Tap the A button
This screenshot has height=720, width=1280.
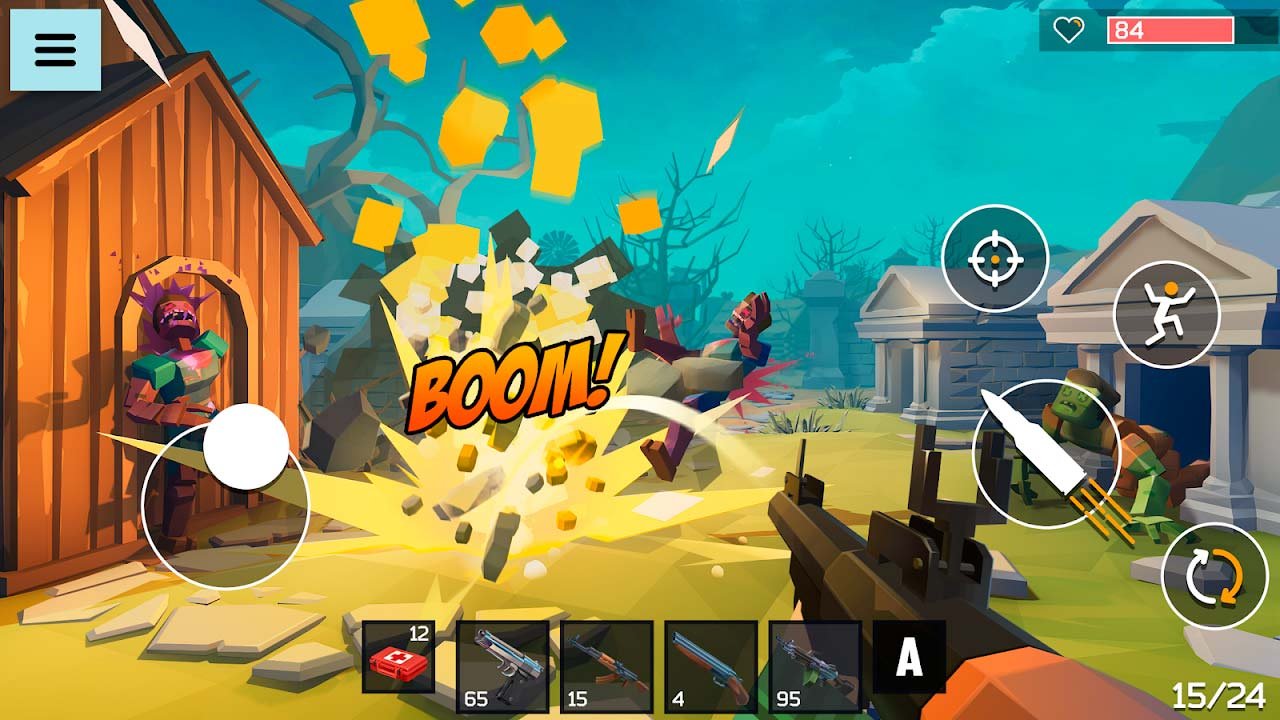909,657
